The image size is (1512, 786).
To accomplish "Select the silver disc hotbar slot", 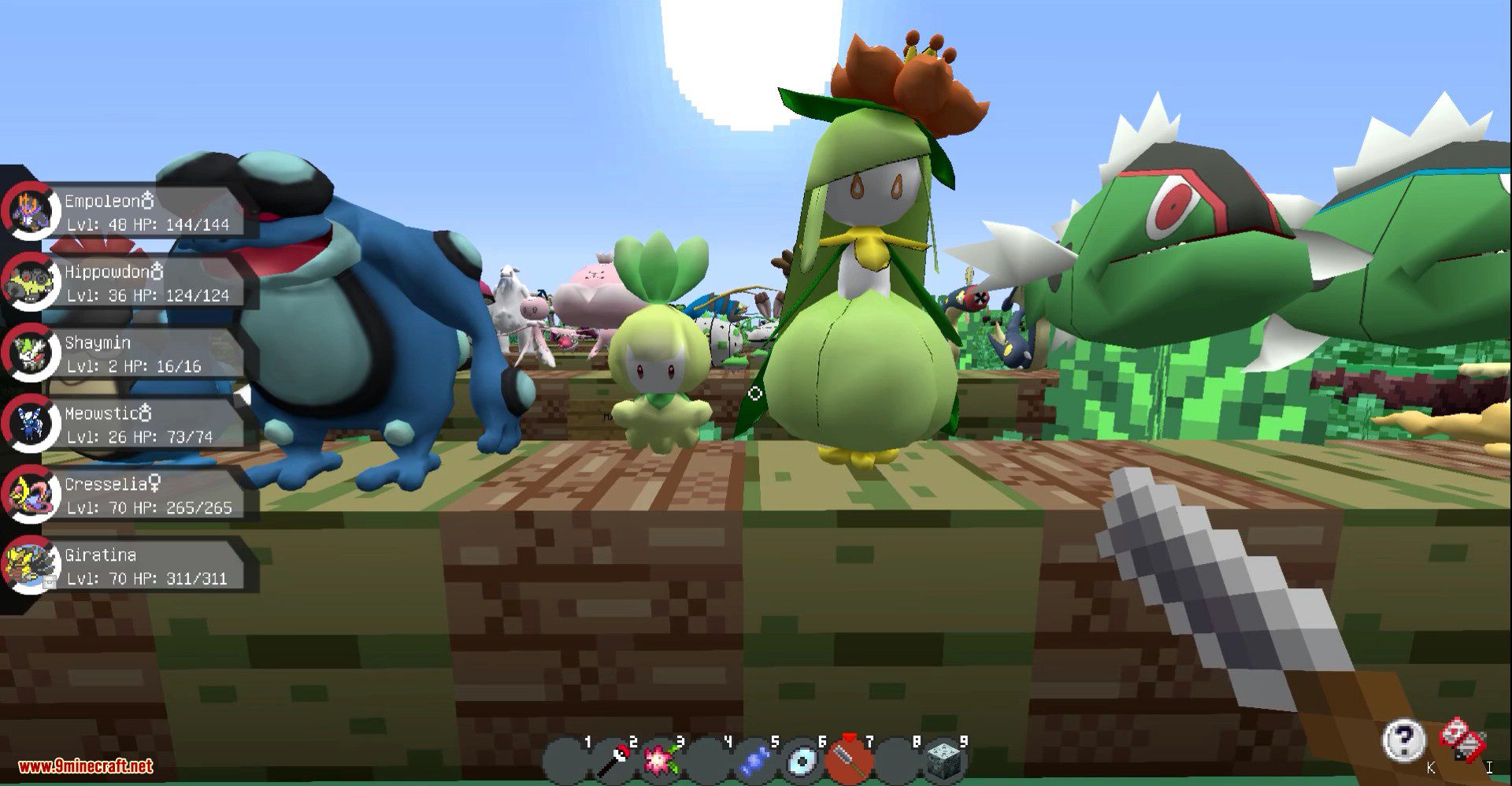I will coord(802,761).
